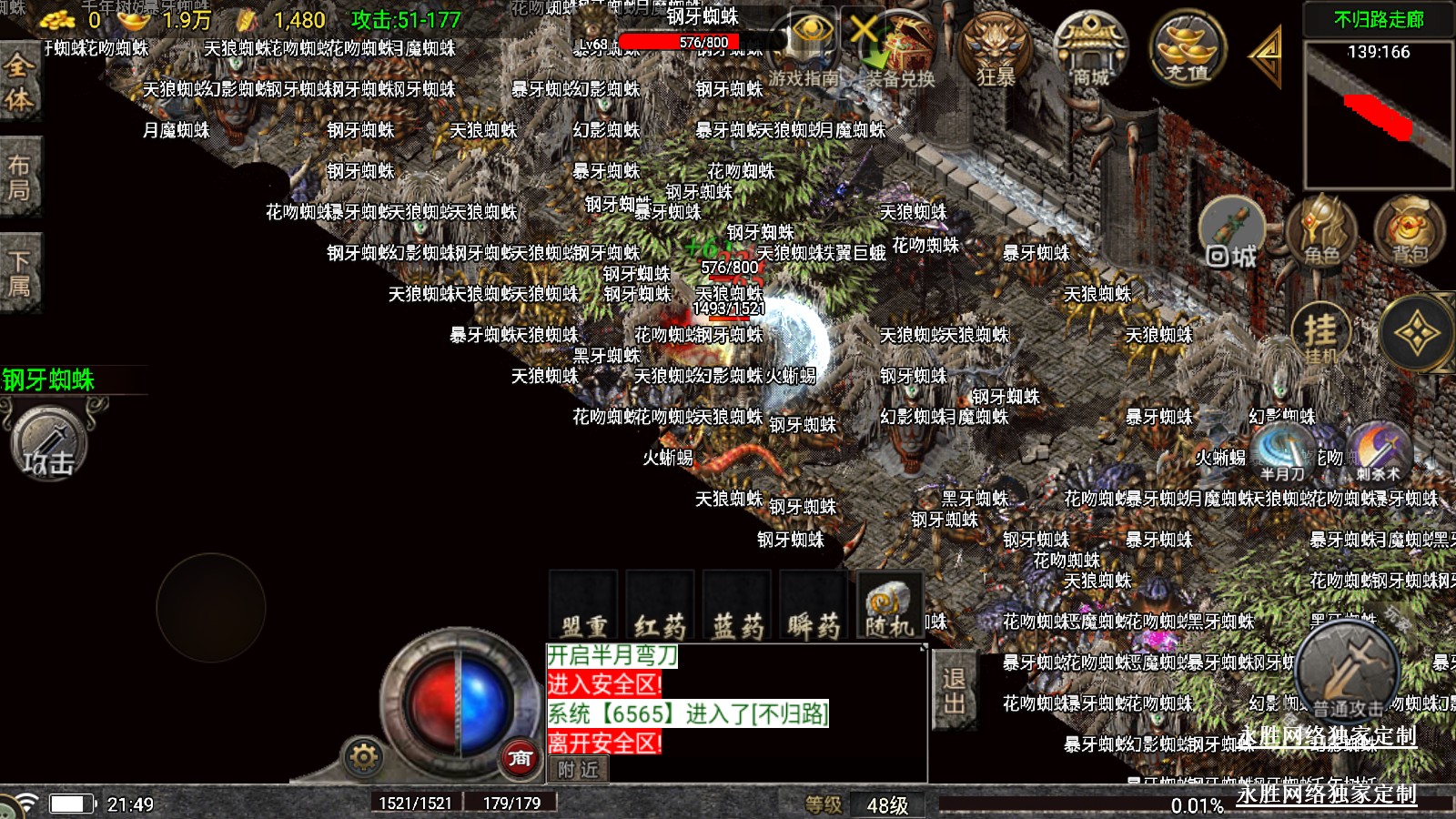Toggle 挂机 auto-battle mode
1456x819 pixels.
point(1320,334)
